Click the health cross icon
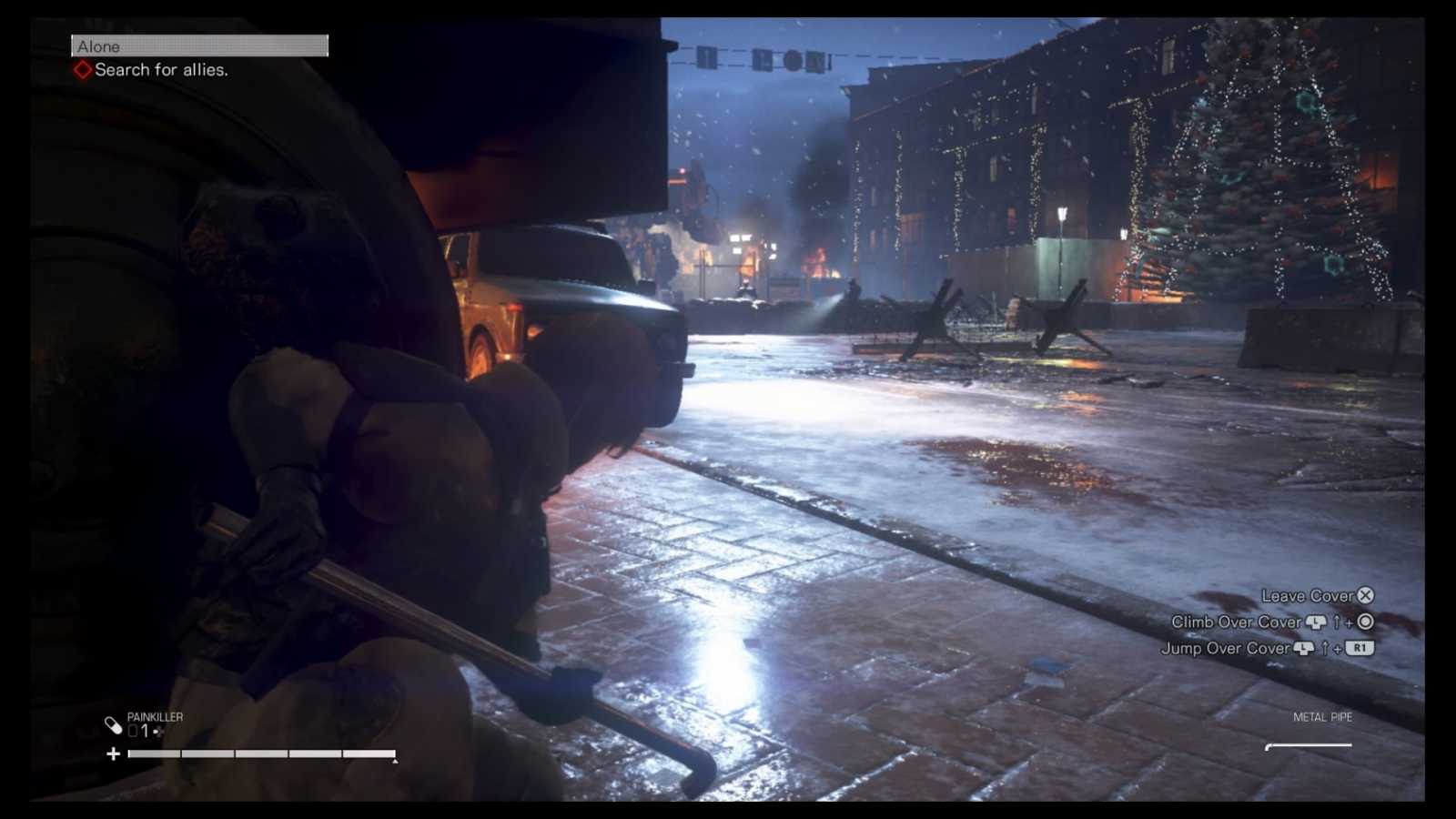The width and height of the screenshot is (1456, 819). [x=113, y=753]
